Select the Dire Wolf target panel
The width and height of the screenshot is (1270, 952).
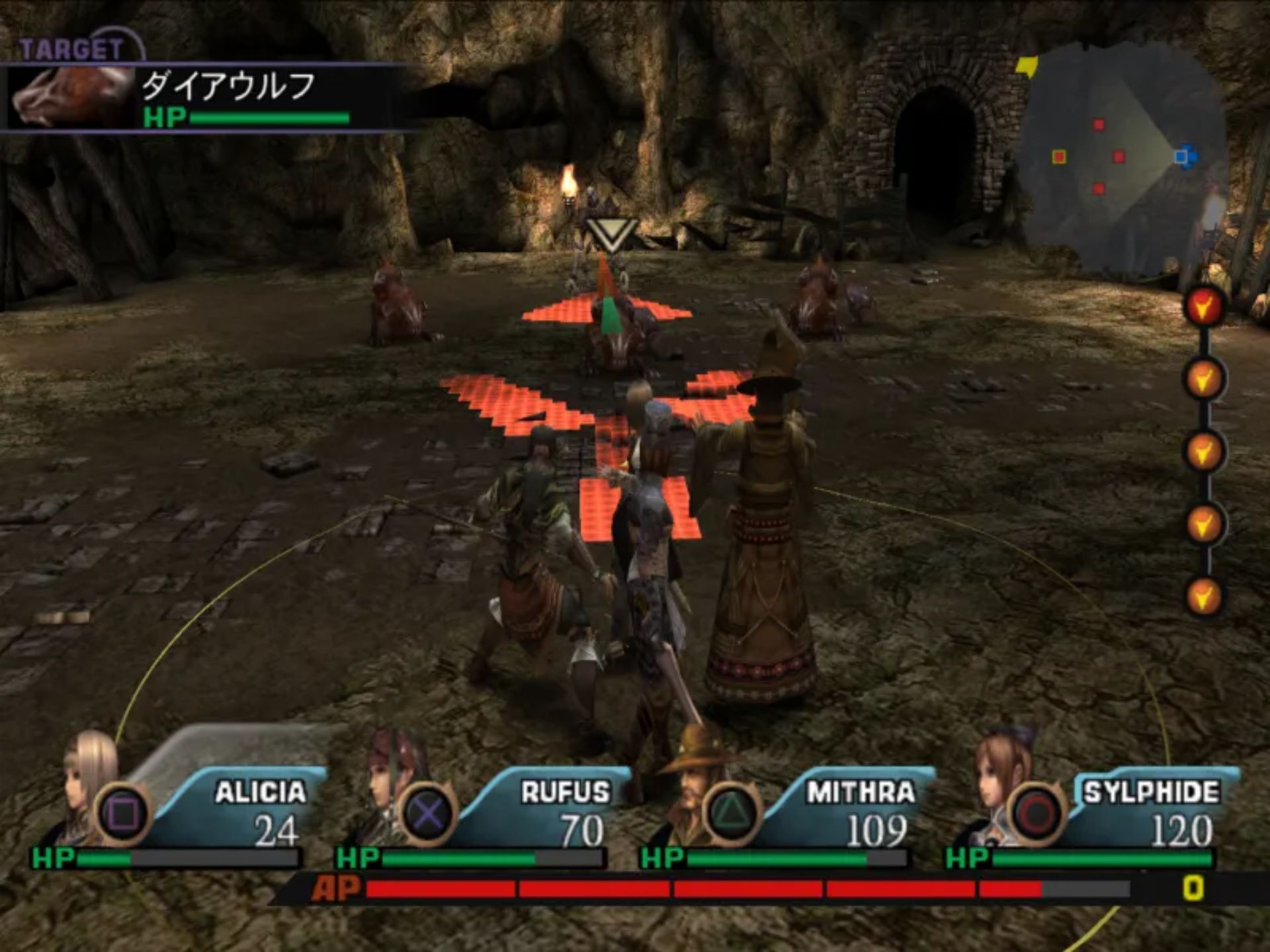[212, 99]
